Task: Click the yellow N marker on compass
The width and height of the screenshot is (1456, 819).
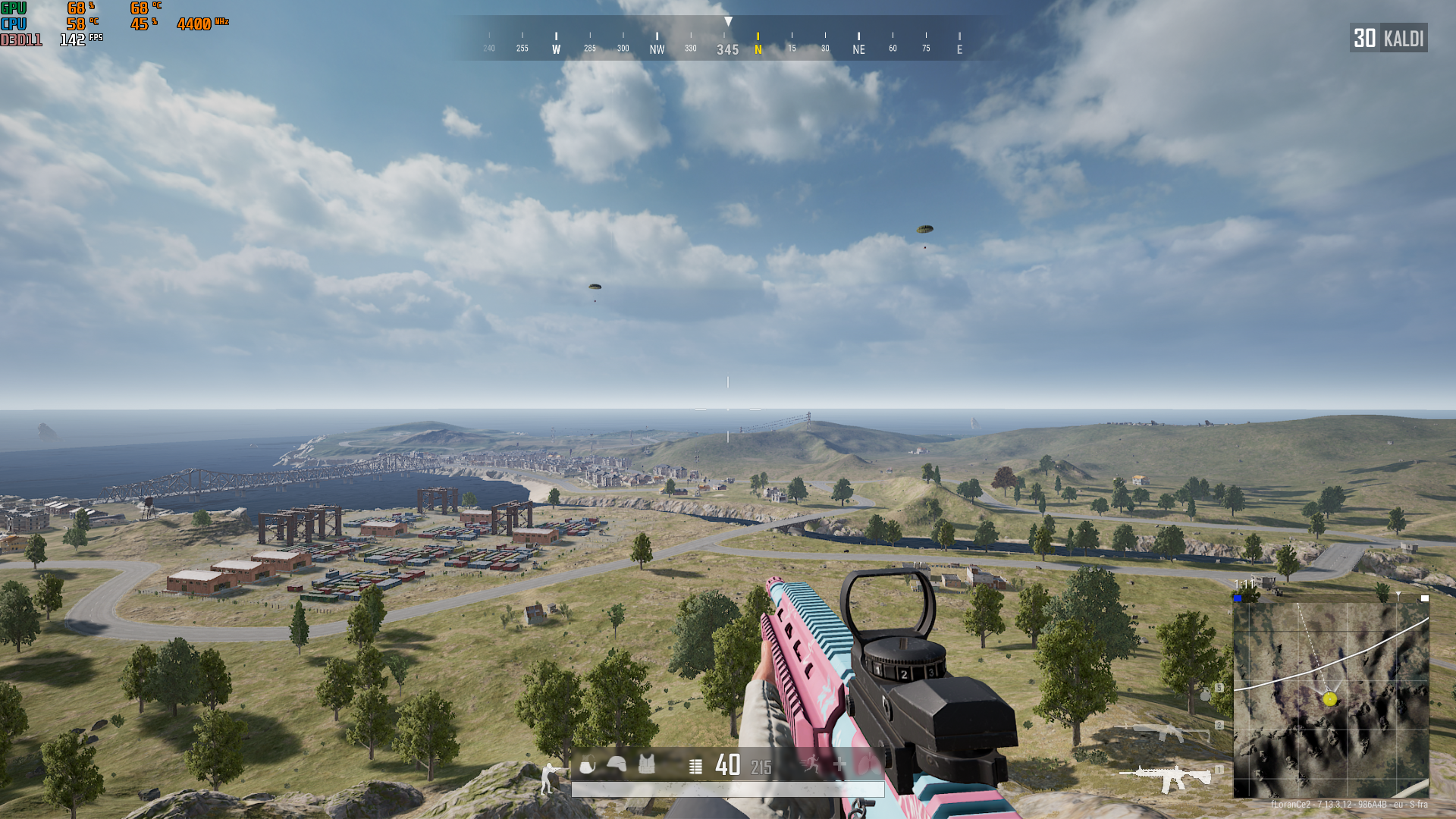Action: [758, 45]
